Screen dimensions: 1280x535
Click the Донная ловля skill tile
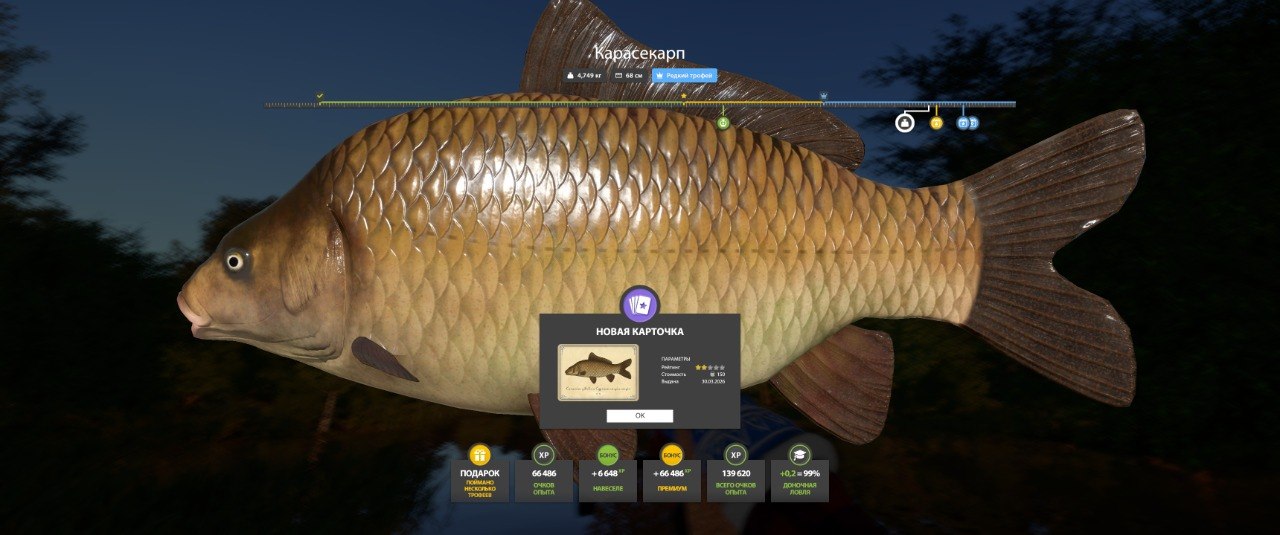click(799, 474)
